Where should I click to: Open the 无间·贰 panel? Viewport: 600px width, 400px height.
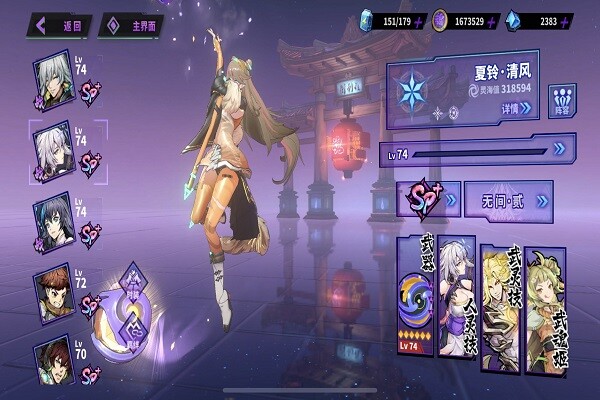[x=510, y=201]
